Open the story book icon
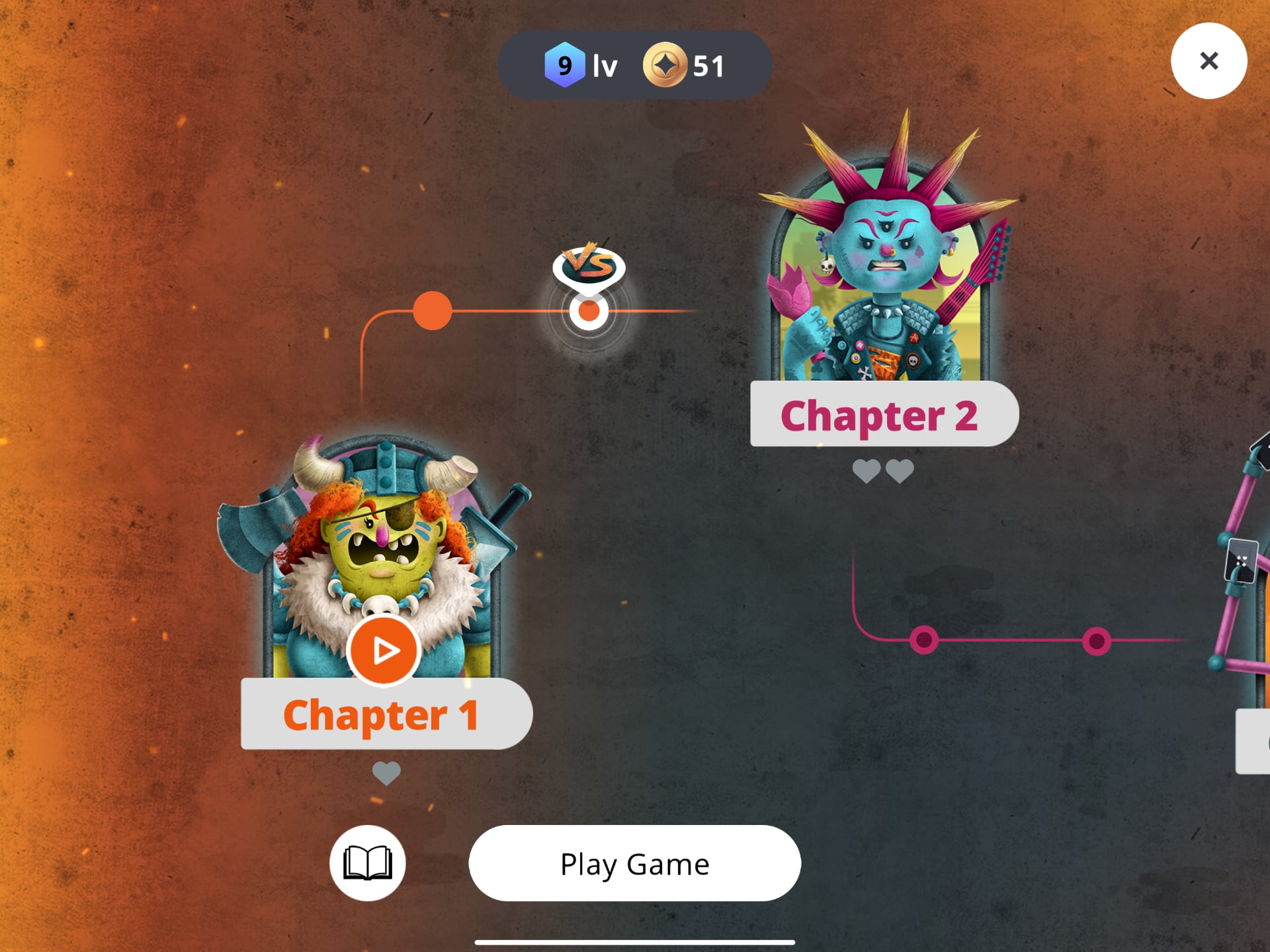Screen dimensions: 1270x952 pos(368,863)
